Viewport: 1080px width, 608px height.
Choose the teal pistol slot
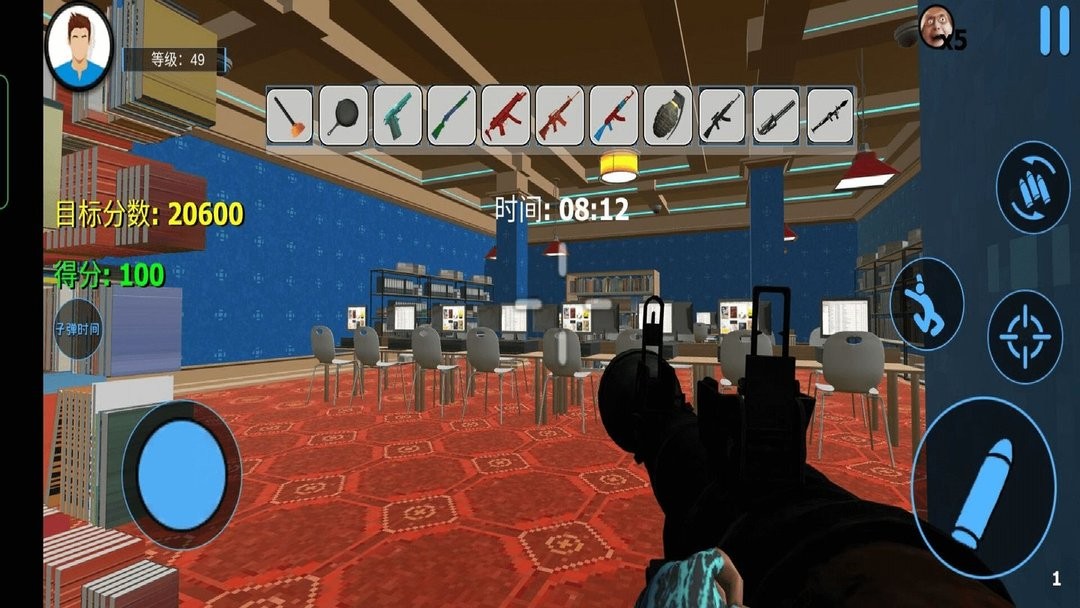(399, 116)
